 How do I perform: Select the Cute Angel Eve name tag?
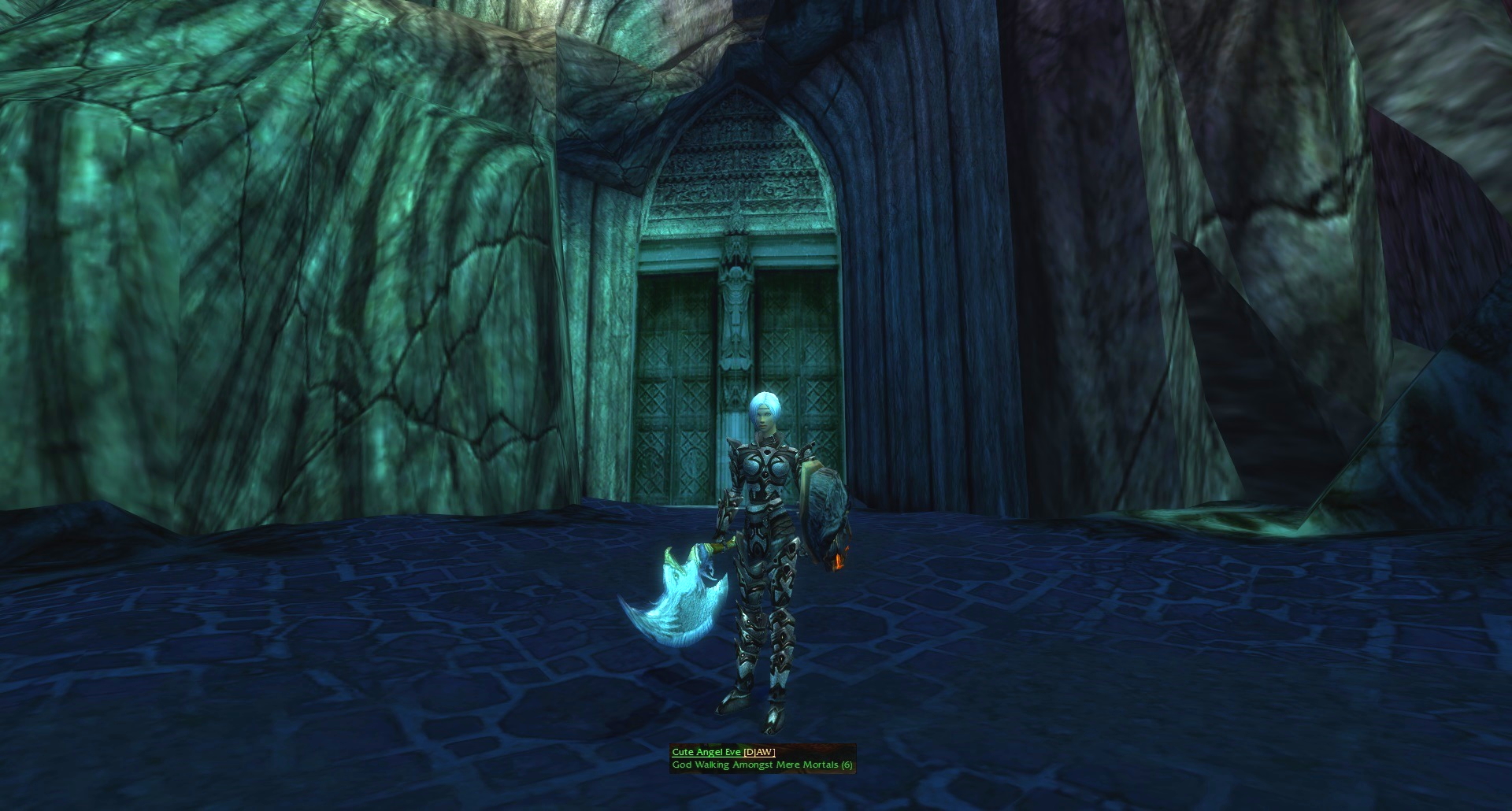pos(706,752)
